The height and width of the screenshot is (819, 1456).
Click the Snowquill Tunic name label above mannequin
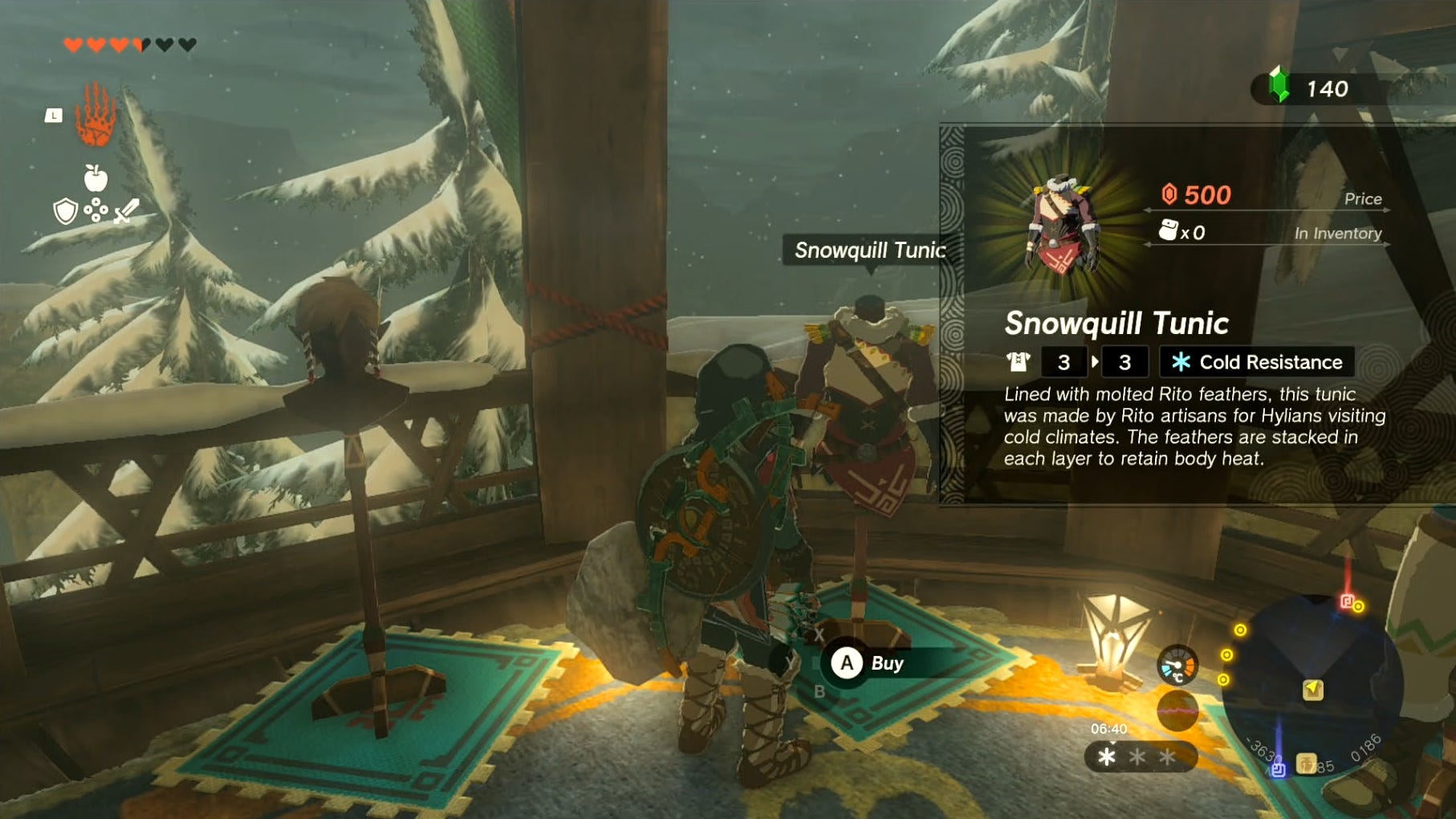click(868, 251)
